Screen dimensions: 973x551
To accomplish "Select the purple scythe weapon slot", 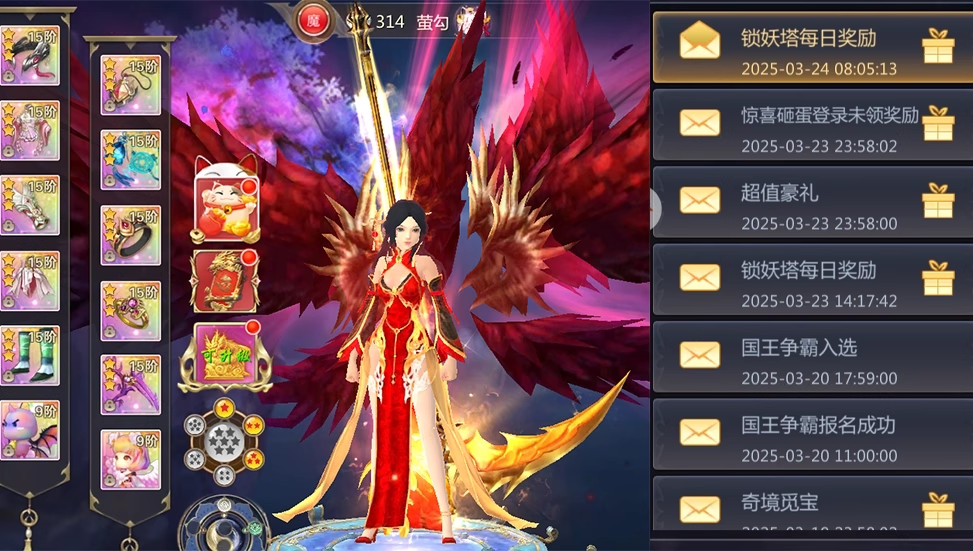I will pos(130,384).
